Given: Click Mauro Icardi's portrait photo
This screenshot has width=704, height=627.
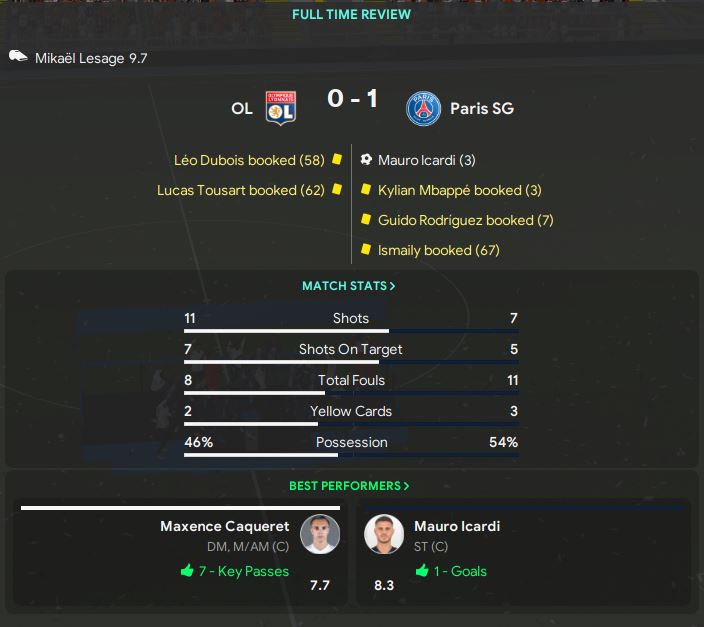Looking at the screenshot, I should 384,534.
